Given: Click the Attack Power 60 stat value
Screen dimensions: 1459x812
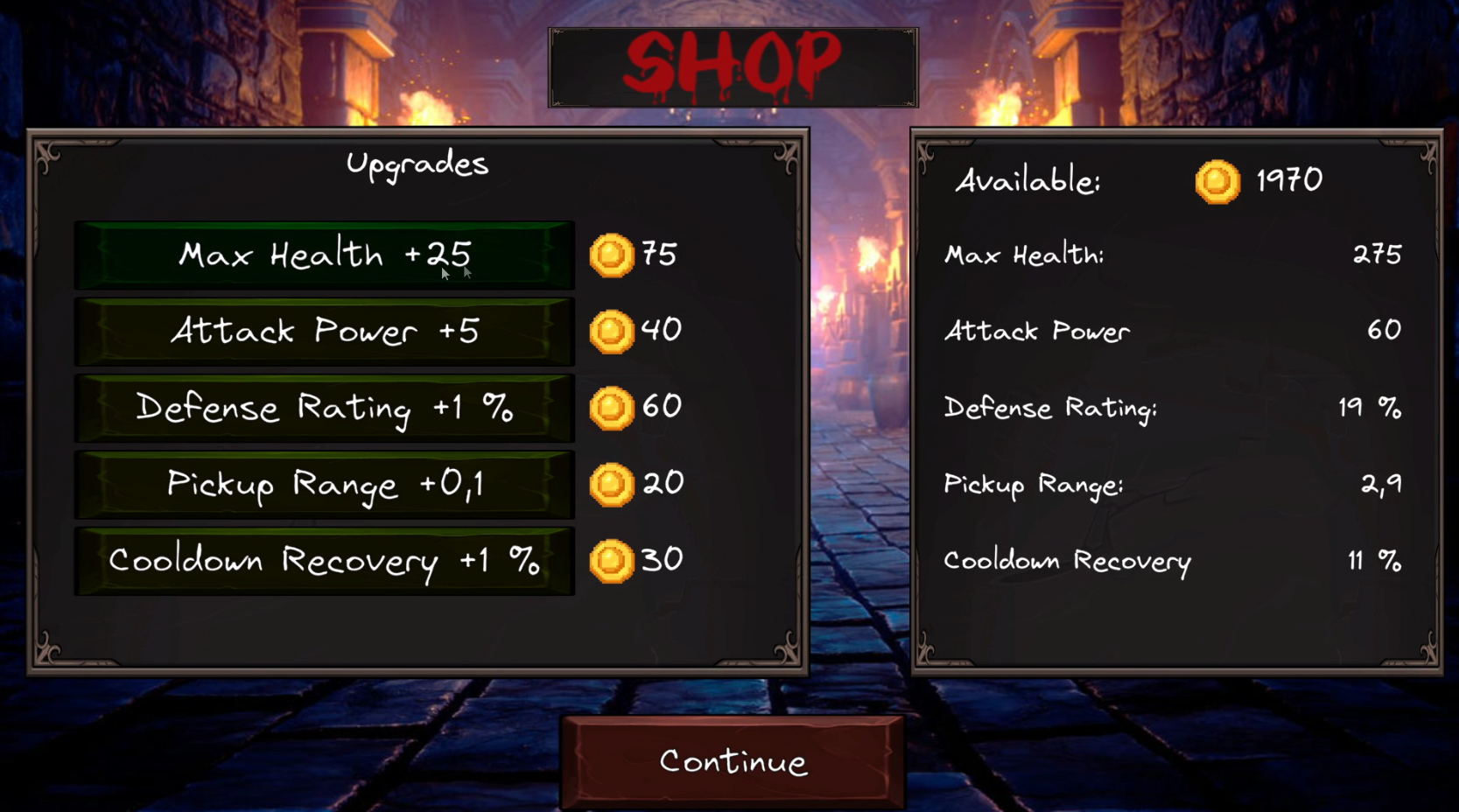Looking at the screenshot, I should 1385,331.
